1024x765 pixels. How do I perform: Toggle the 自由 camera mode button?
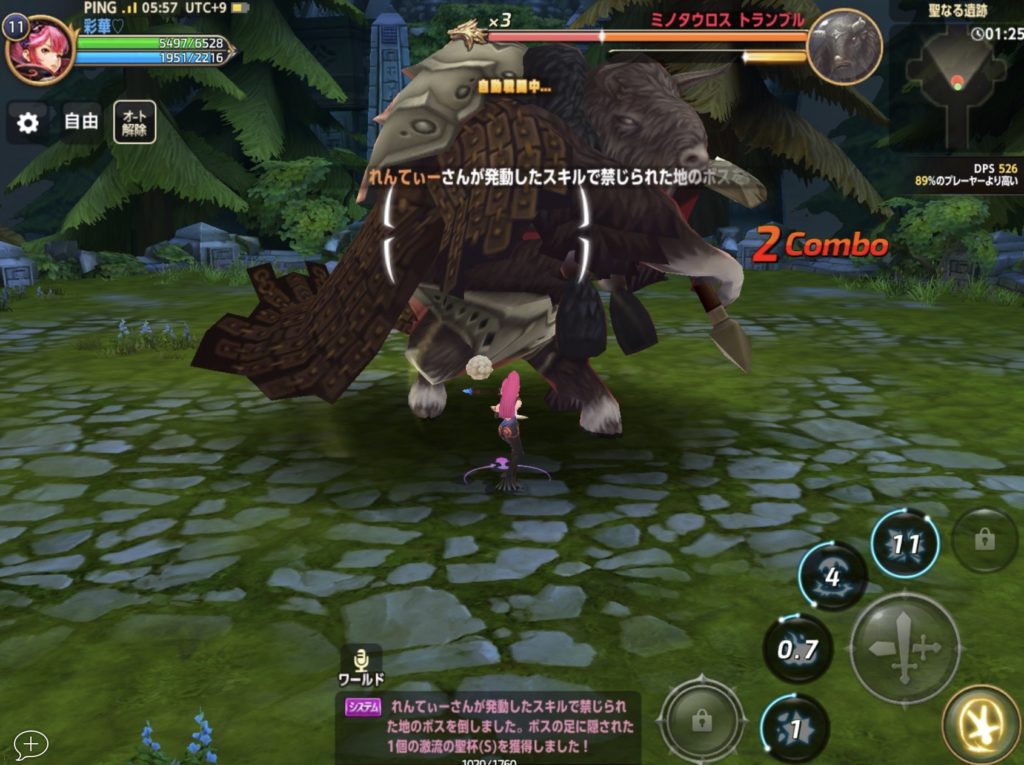point(81,122)
